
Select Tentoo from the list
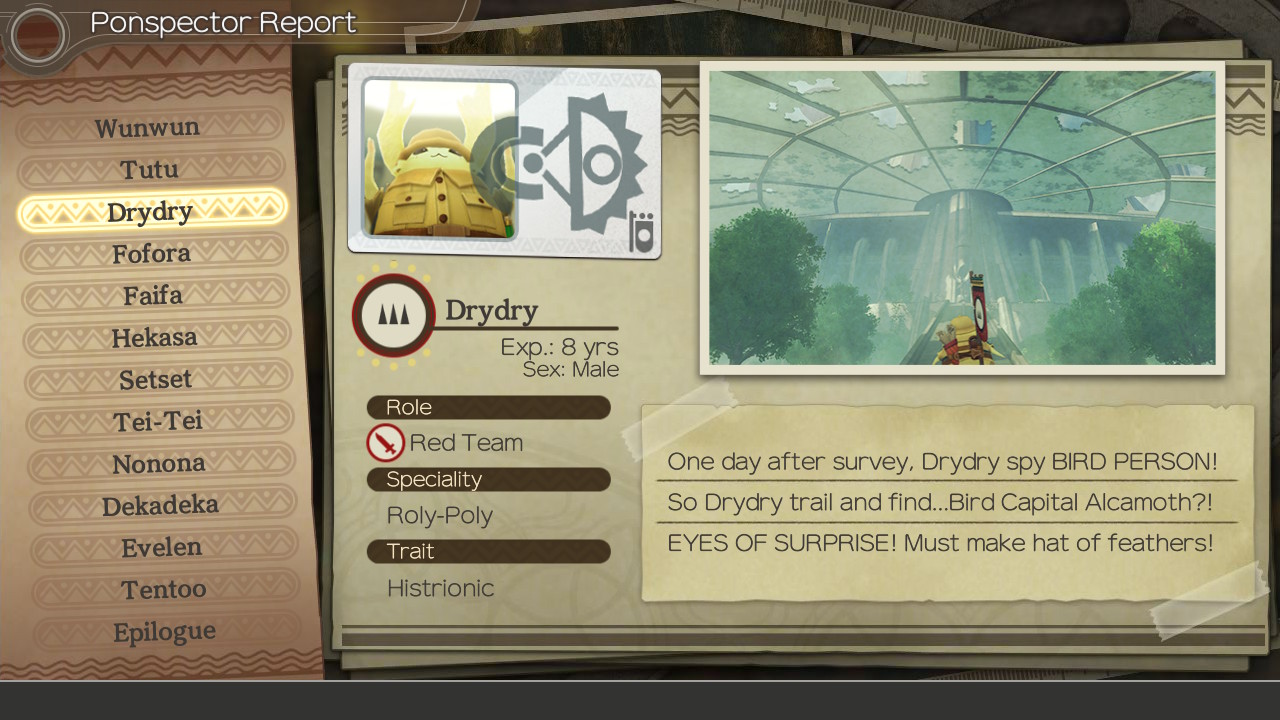click(x=164, y=590)
